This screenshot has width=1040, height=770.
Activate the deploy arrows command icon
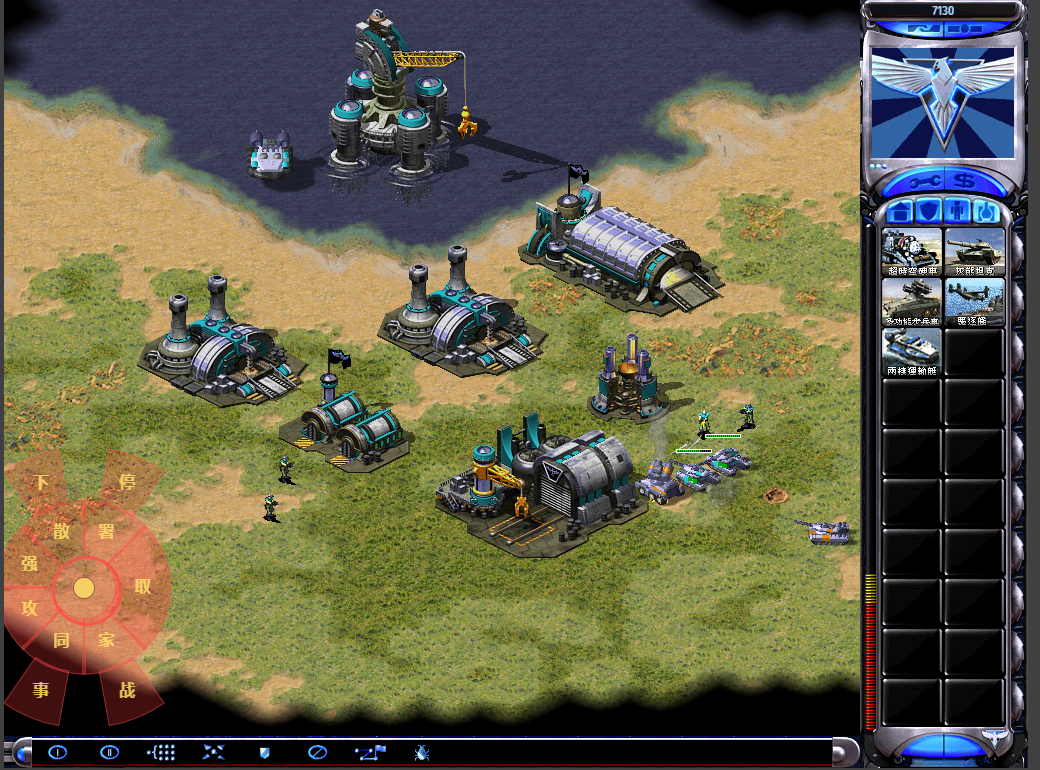coord(213,752)
